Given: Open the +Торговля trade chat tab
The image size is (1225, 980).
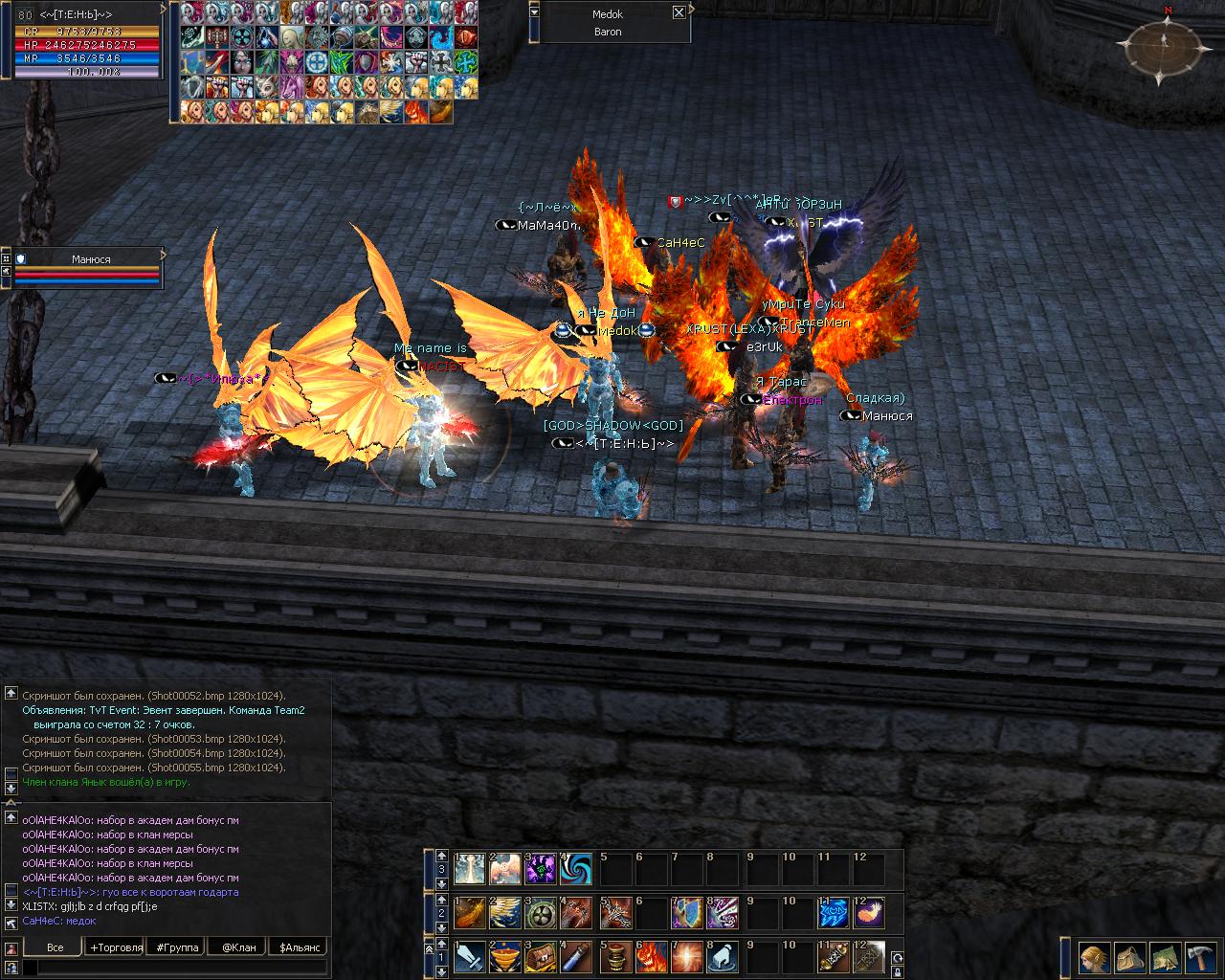Looking at the screenshot, I should (x=115, y=947).
